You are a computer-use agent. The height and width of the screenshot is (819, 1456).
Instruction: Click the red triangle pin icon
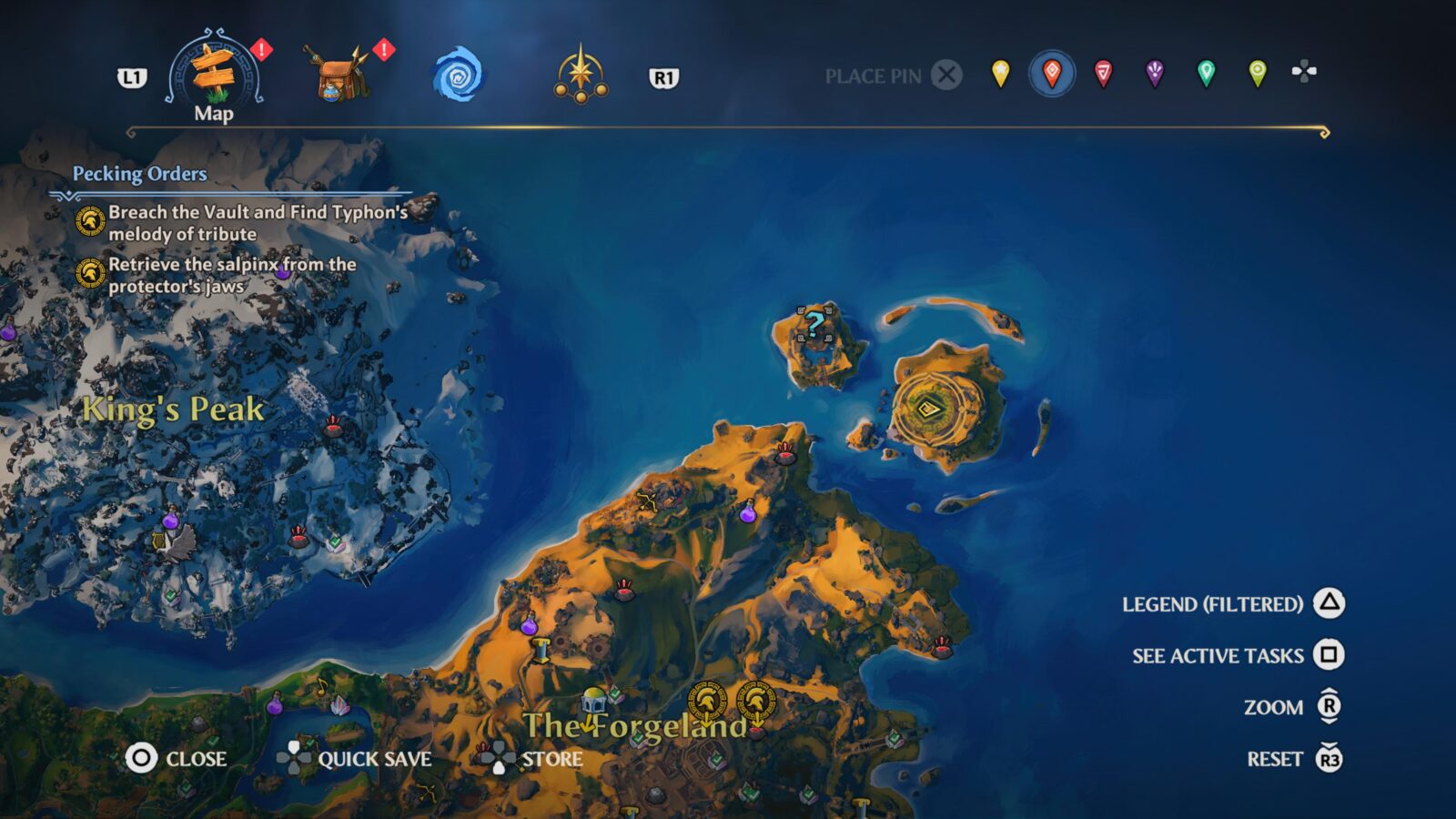(x=1103, y=71)
